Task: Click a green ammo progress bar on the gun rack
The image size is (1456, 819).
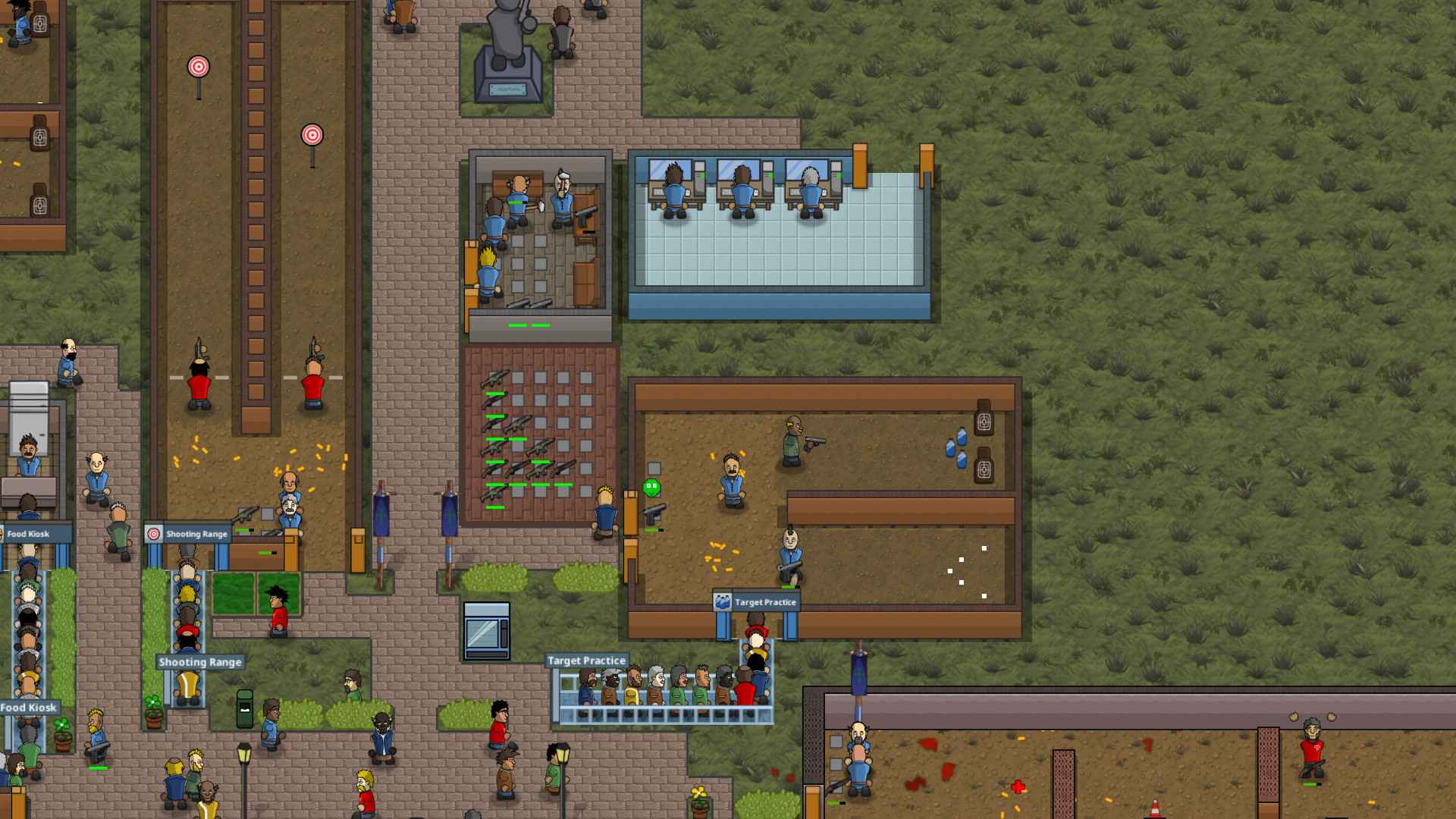Action: coord(497,394)
